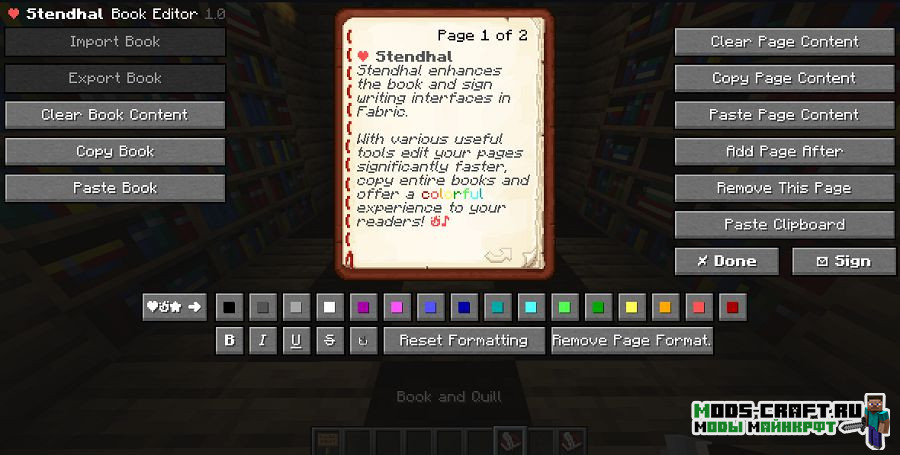Toggle underline text formatting
The image size is (900, 455).
(x=296, y=340)
